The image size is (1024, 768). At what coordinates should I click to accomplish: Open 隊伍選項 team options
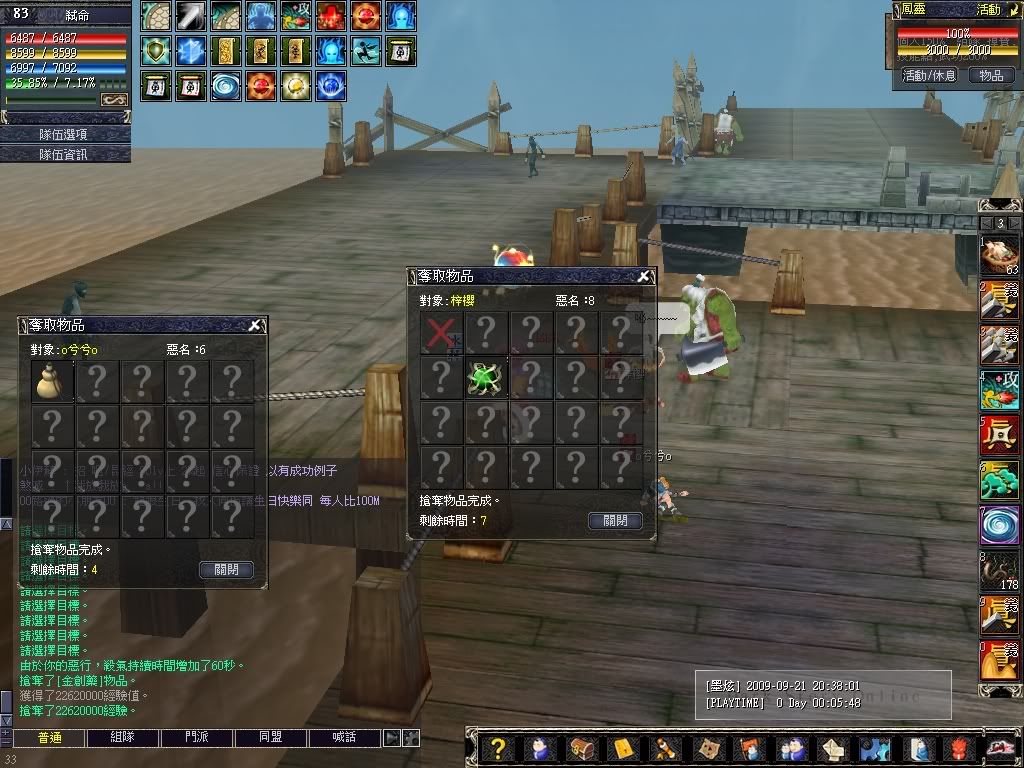65,134
